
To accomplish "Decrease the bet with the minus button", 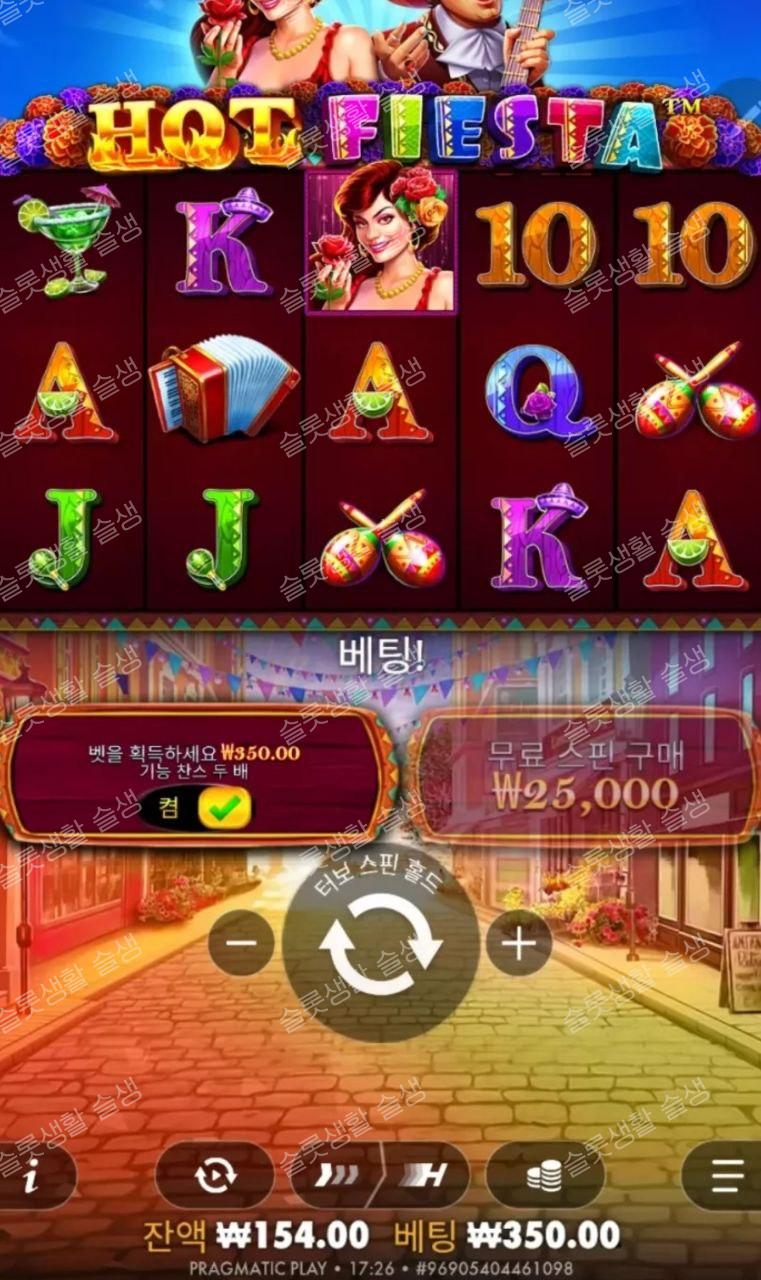I will (x=241, y=942).
